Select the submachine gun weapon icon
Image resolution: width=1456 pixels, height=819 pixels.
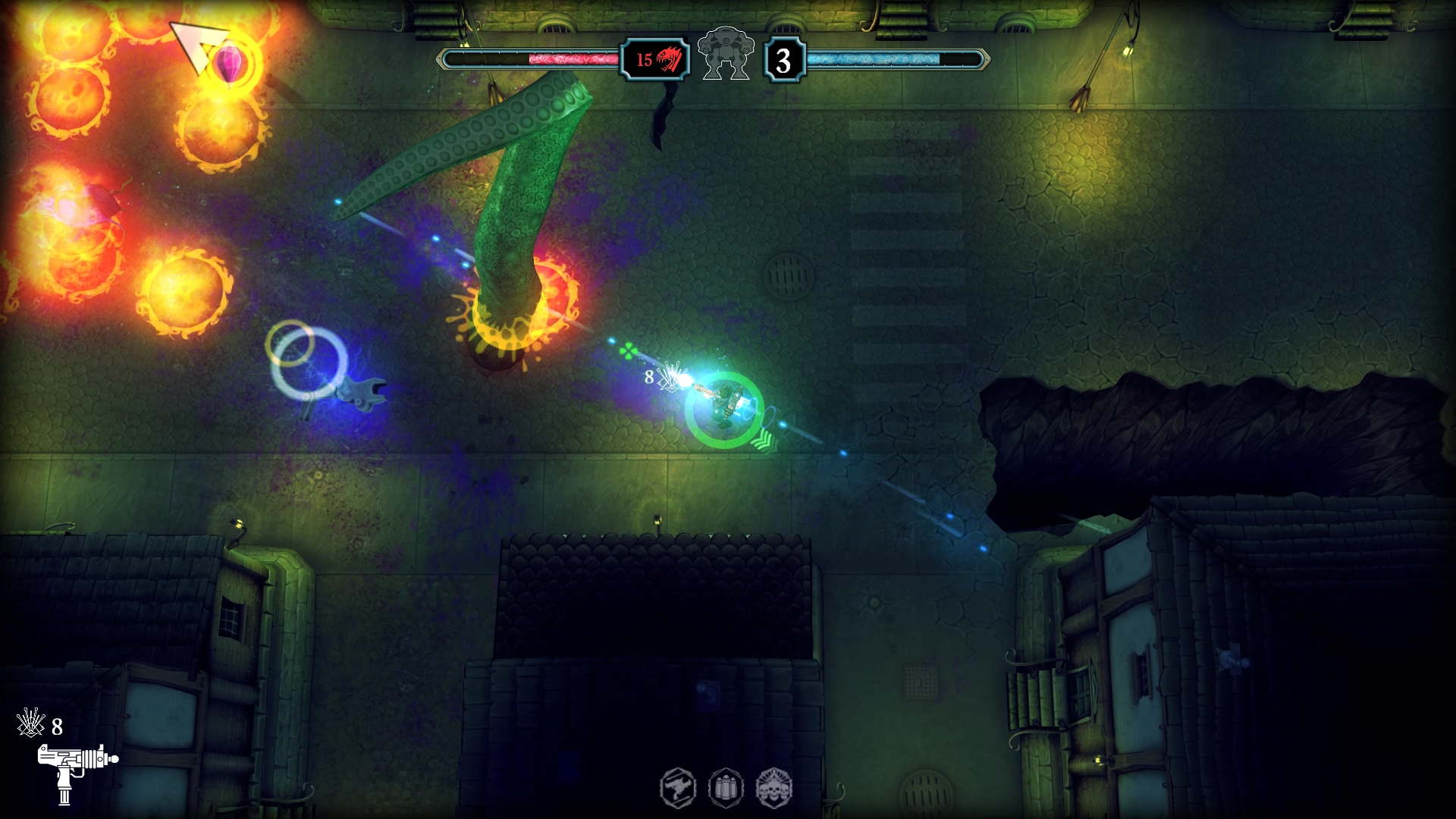pyautogui.click(x=77, y=770)
